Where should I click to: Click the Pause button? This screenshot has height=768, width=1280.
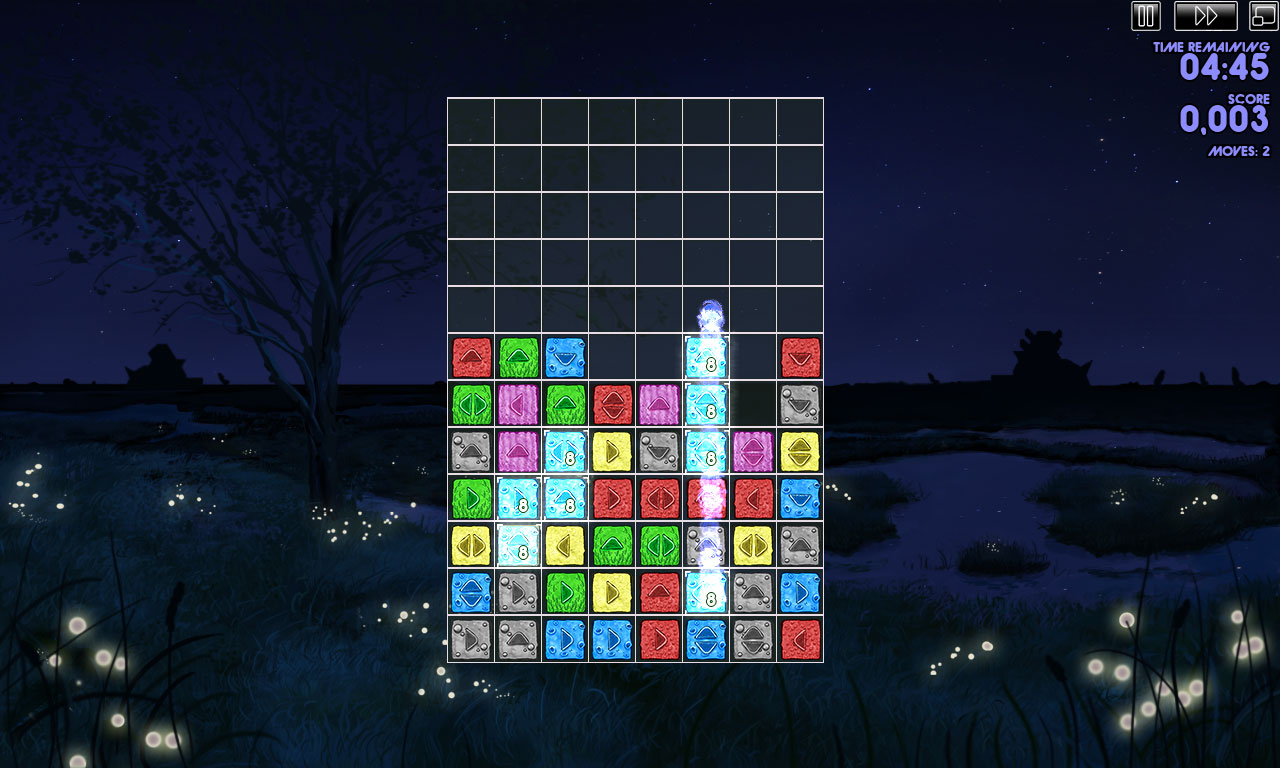1145,17
